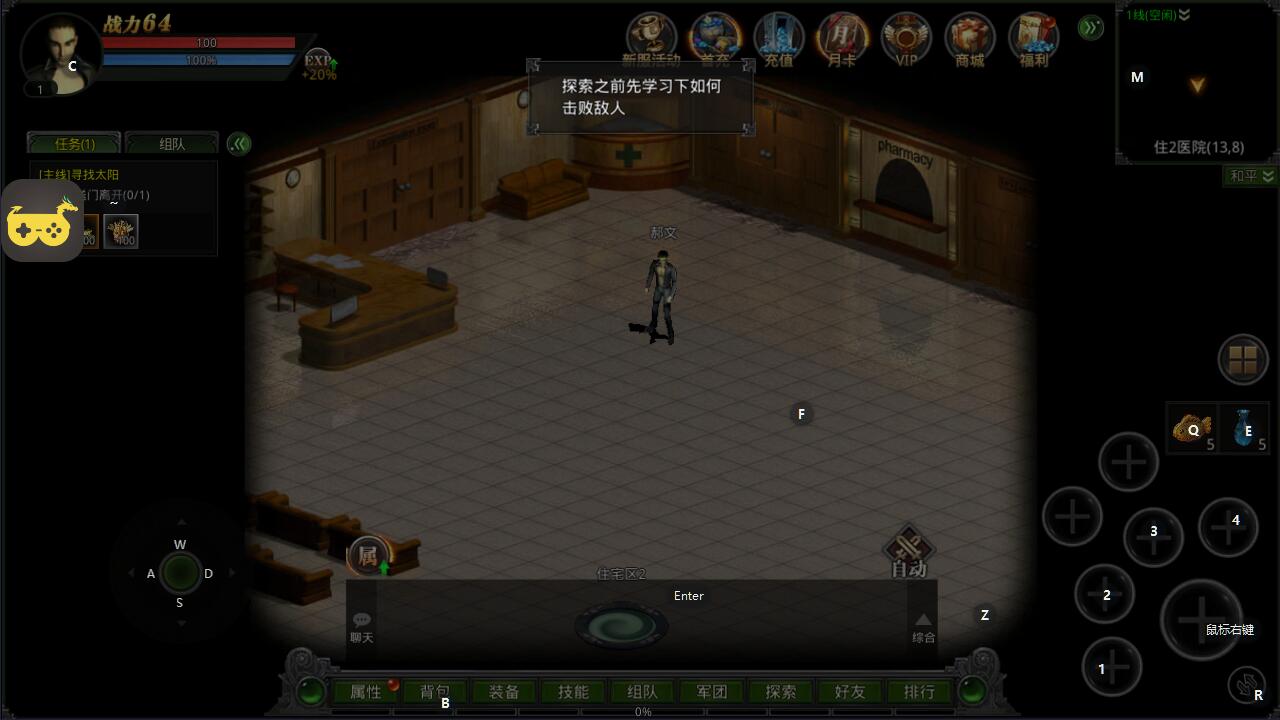Open the 商城 shop icon
The image size is (1280, 720).
[x=969, y=40]
